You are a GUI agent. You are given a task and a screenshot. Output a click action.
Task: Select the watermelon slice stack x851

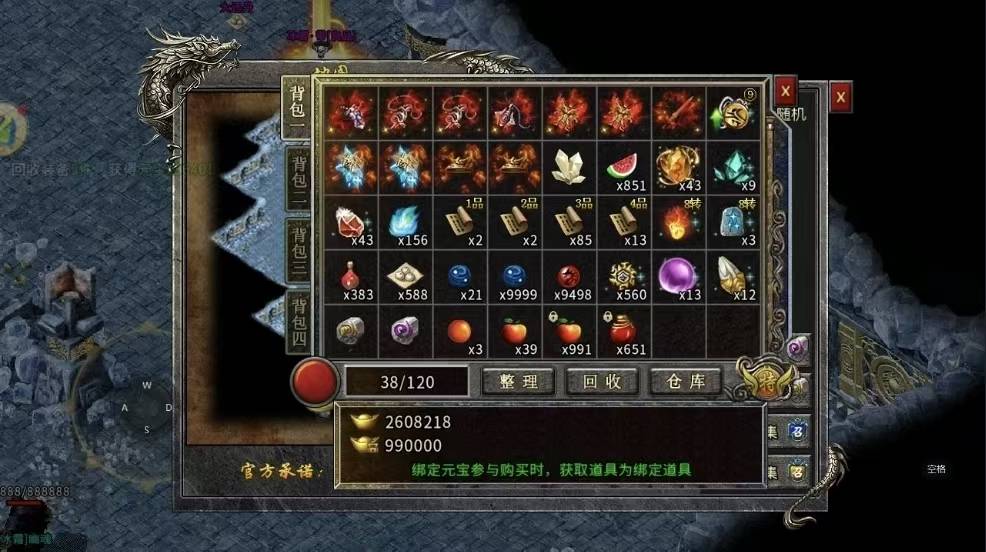(x=625, y=166)
